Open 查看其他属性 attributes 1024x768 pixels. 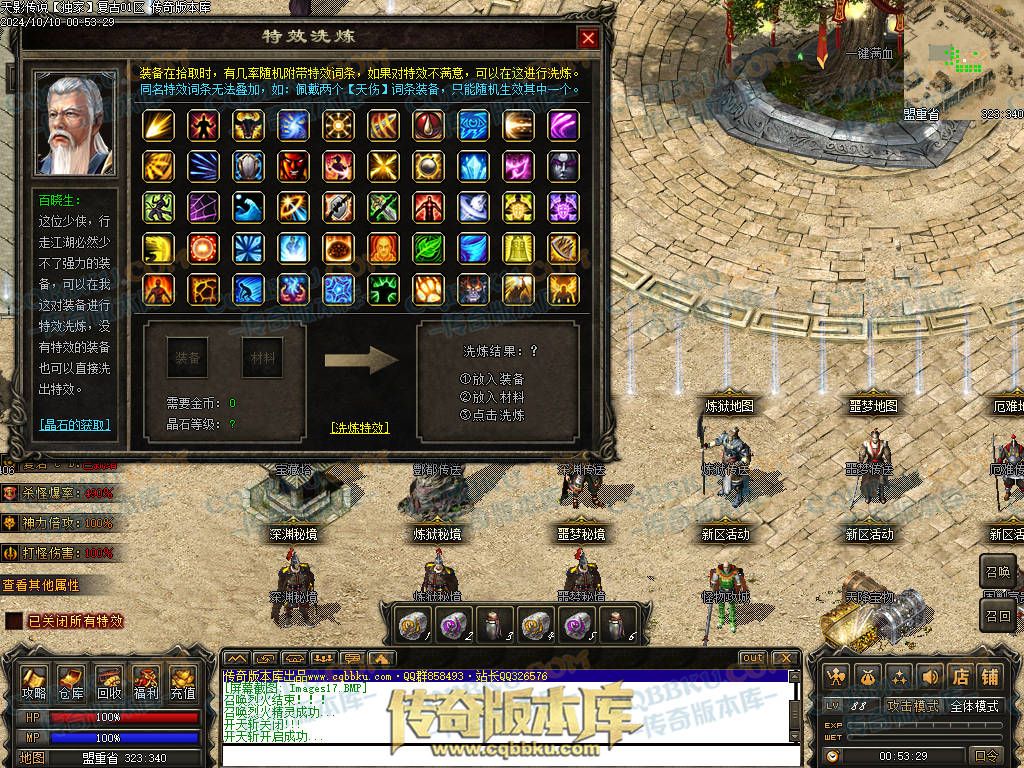tap(40, 585)
